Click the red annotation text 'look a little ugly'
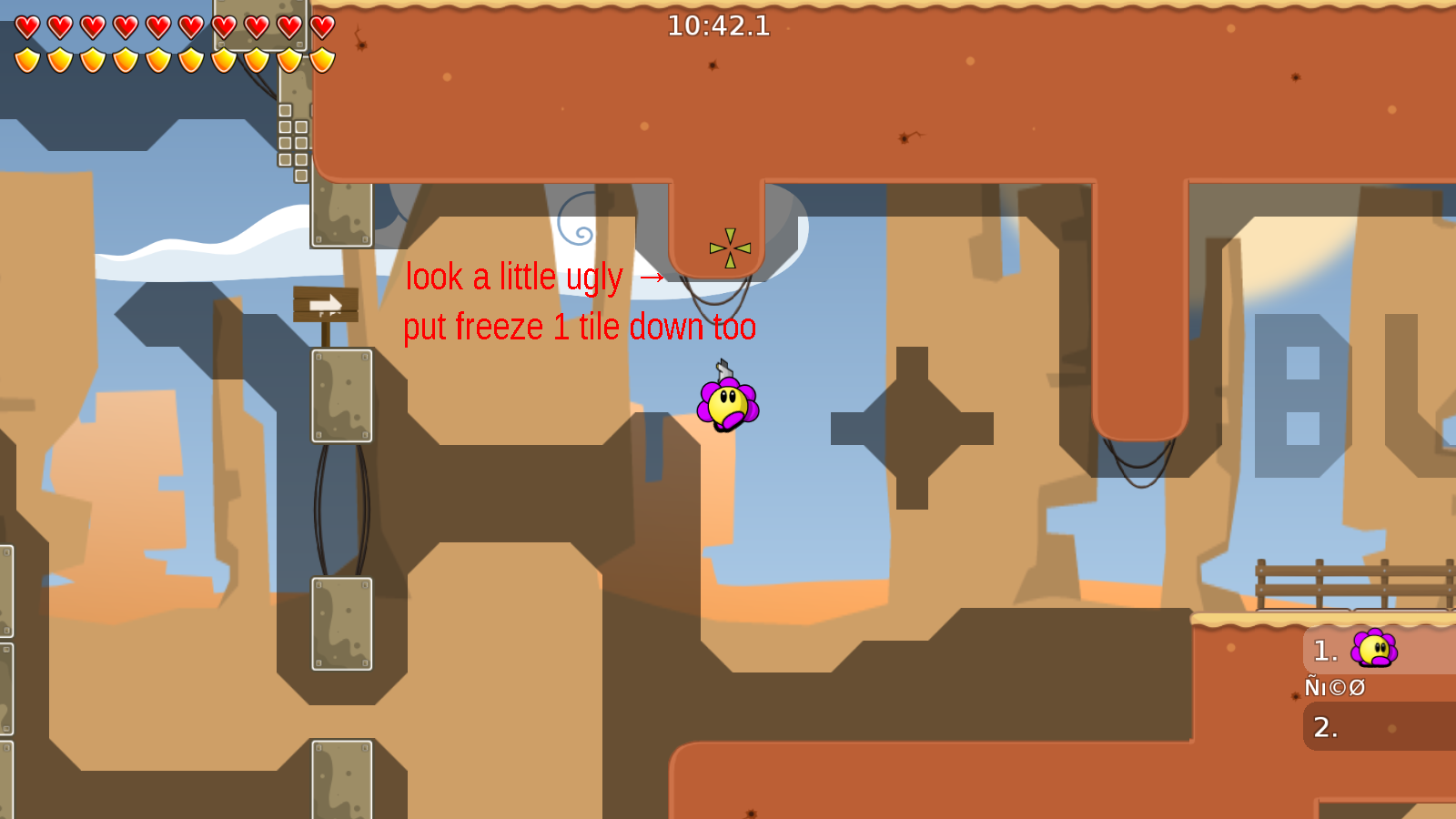This screenshot has width=1456, height=819. 515,278
